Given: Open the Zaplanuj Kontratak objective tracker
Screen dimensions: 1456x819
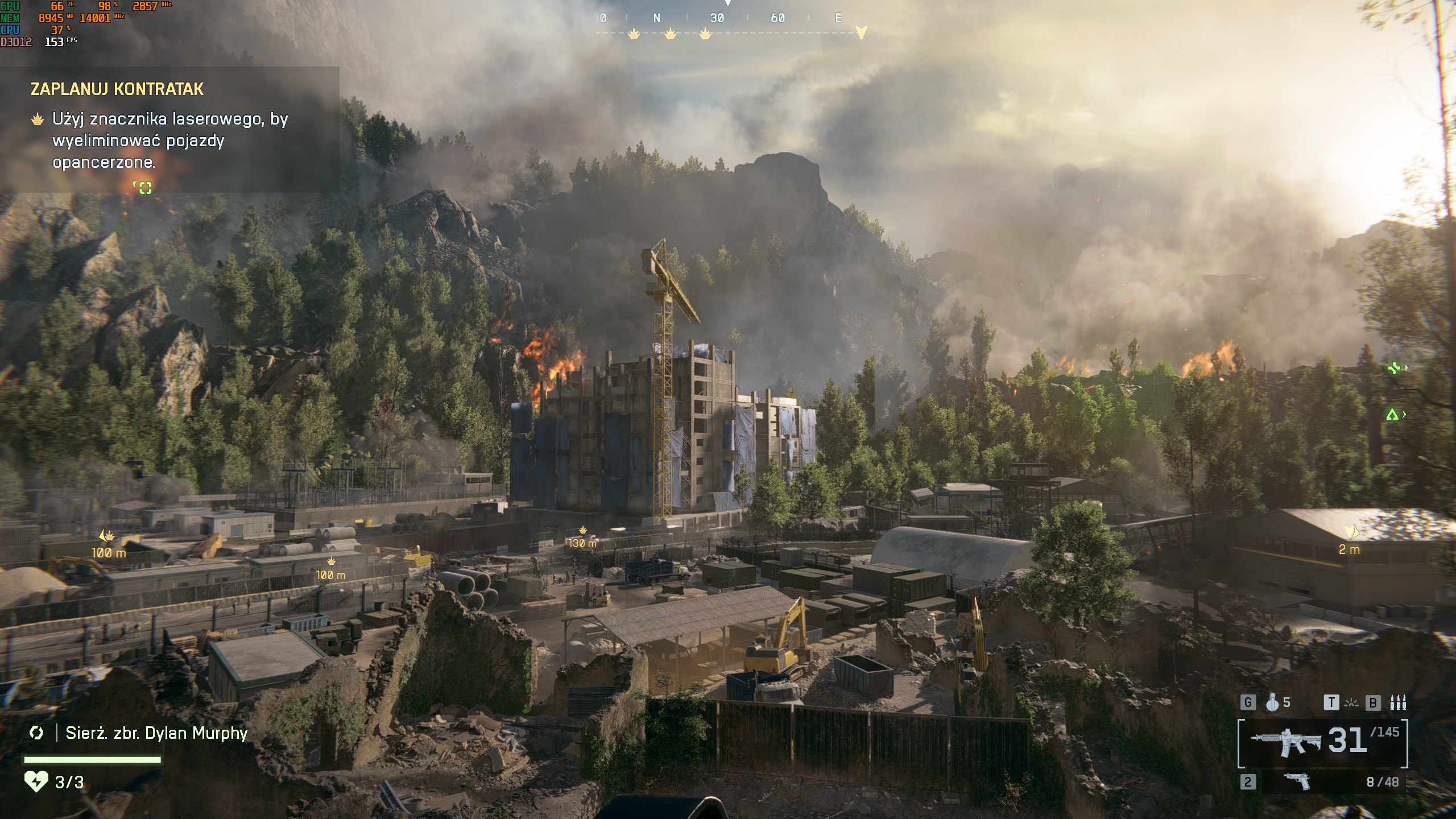Looking at the screenshot, I should tap(117, 89).
